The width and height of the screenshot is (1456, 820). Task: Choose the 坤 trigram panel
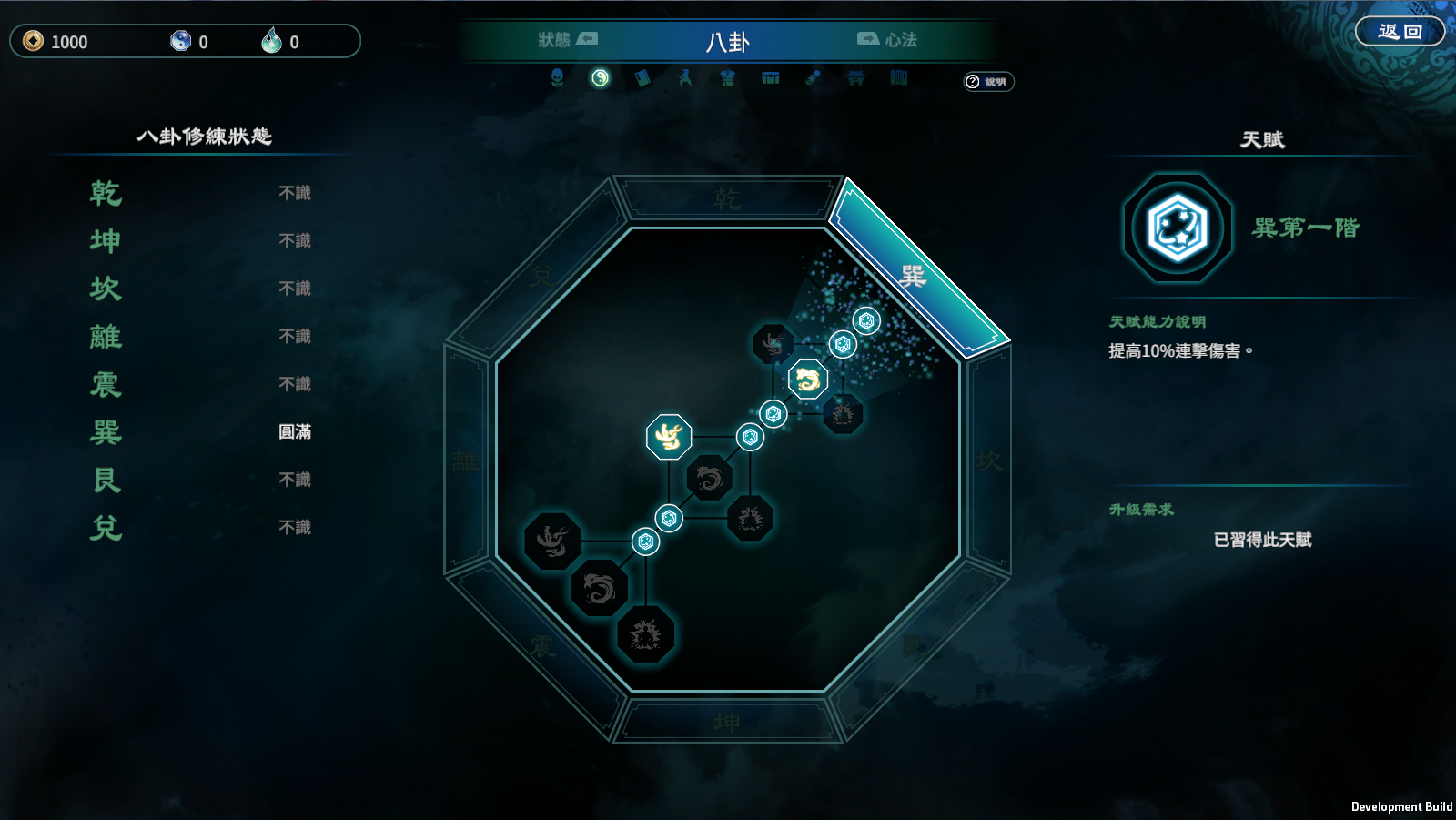[x=727, y=723]
